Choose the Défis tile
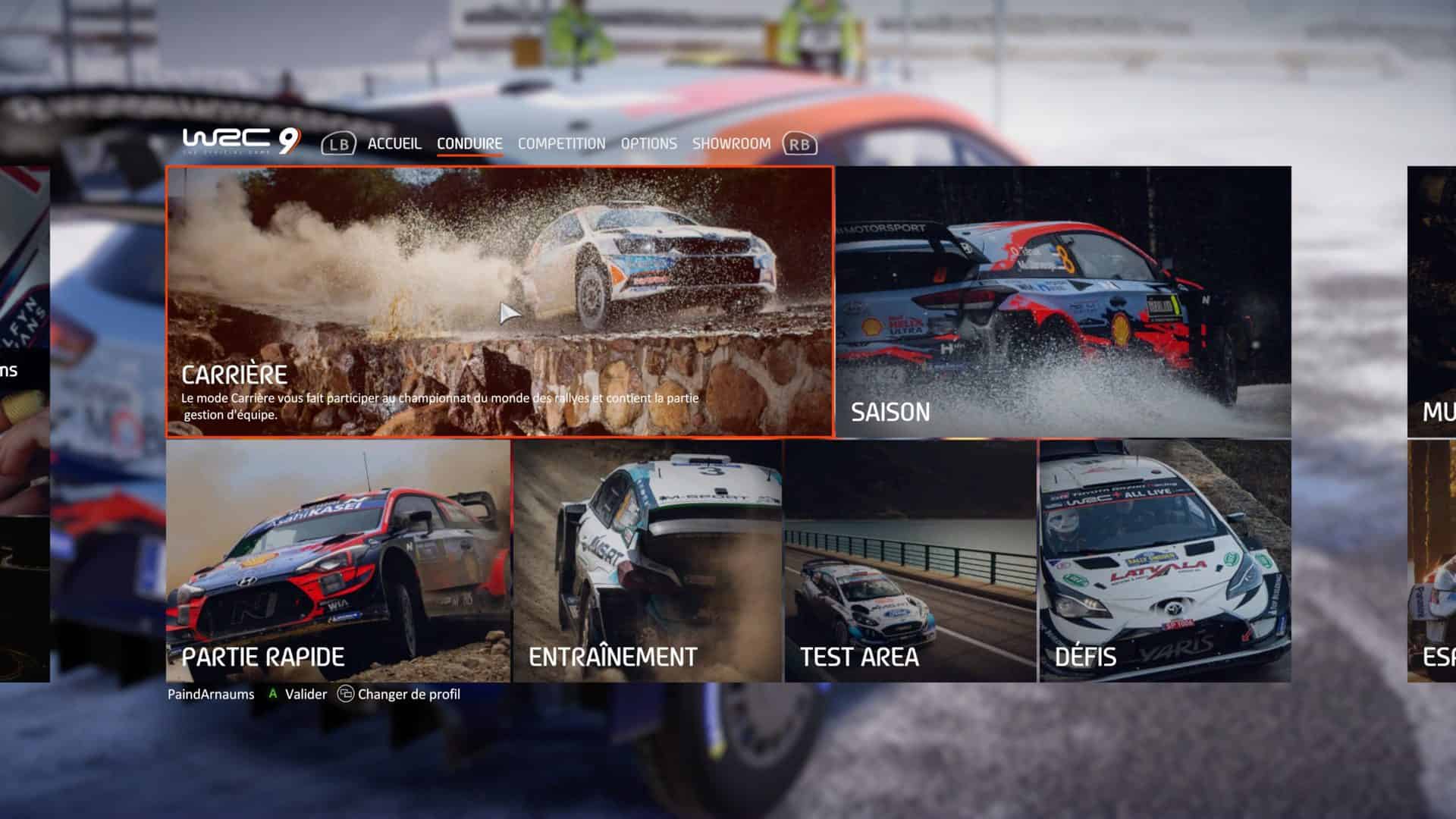The height and width of the screenshot is (819, 1456). (1165, 561)
